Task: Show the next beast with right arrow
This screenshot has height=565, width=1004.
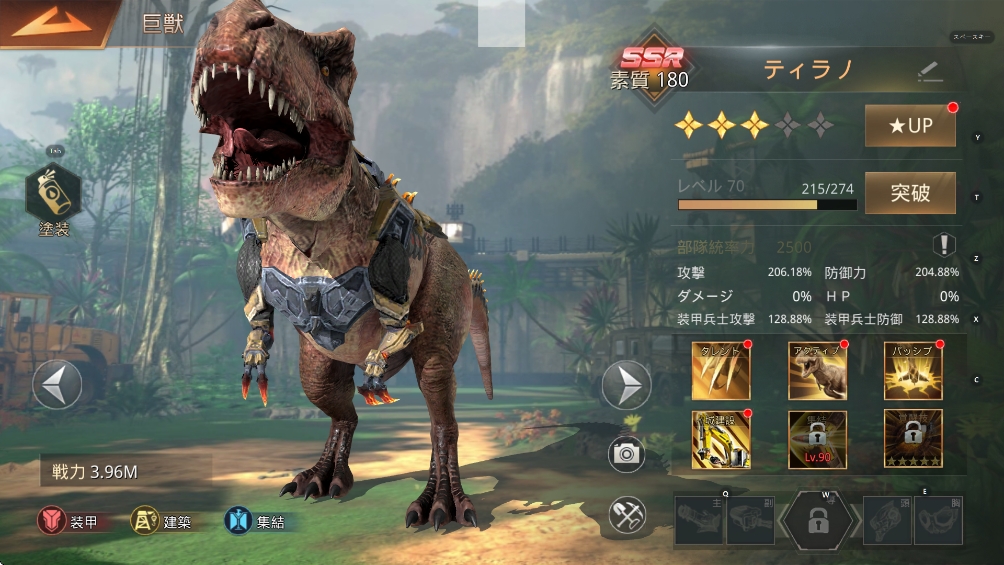Action: click(x=627, y=385)
